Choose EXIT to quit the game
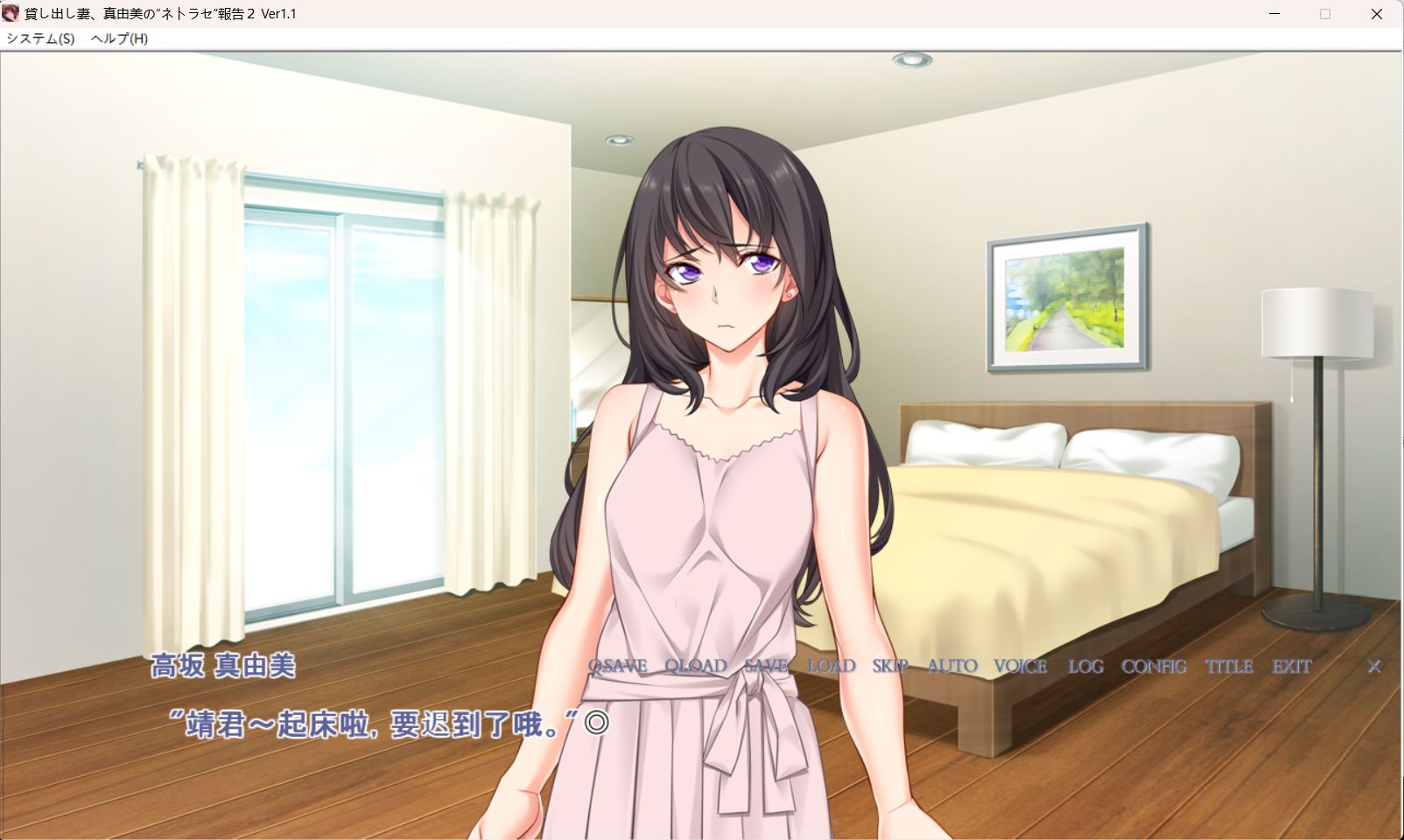This screenshot has width=1404, height=840. (x=1291, y=667)
